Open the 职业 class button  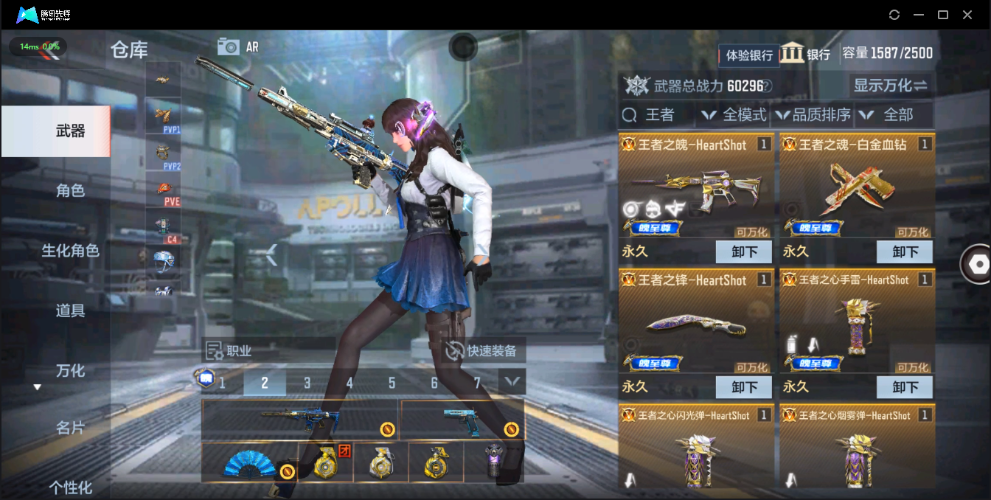228,351
